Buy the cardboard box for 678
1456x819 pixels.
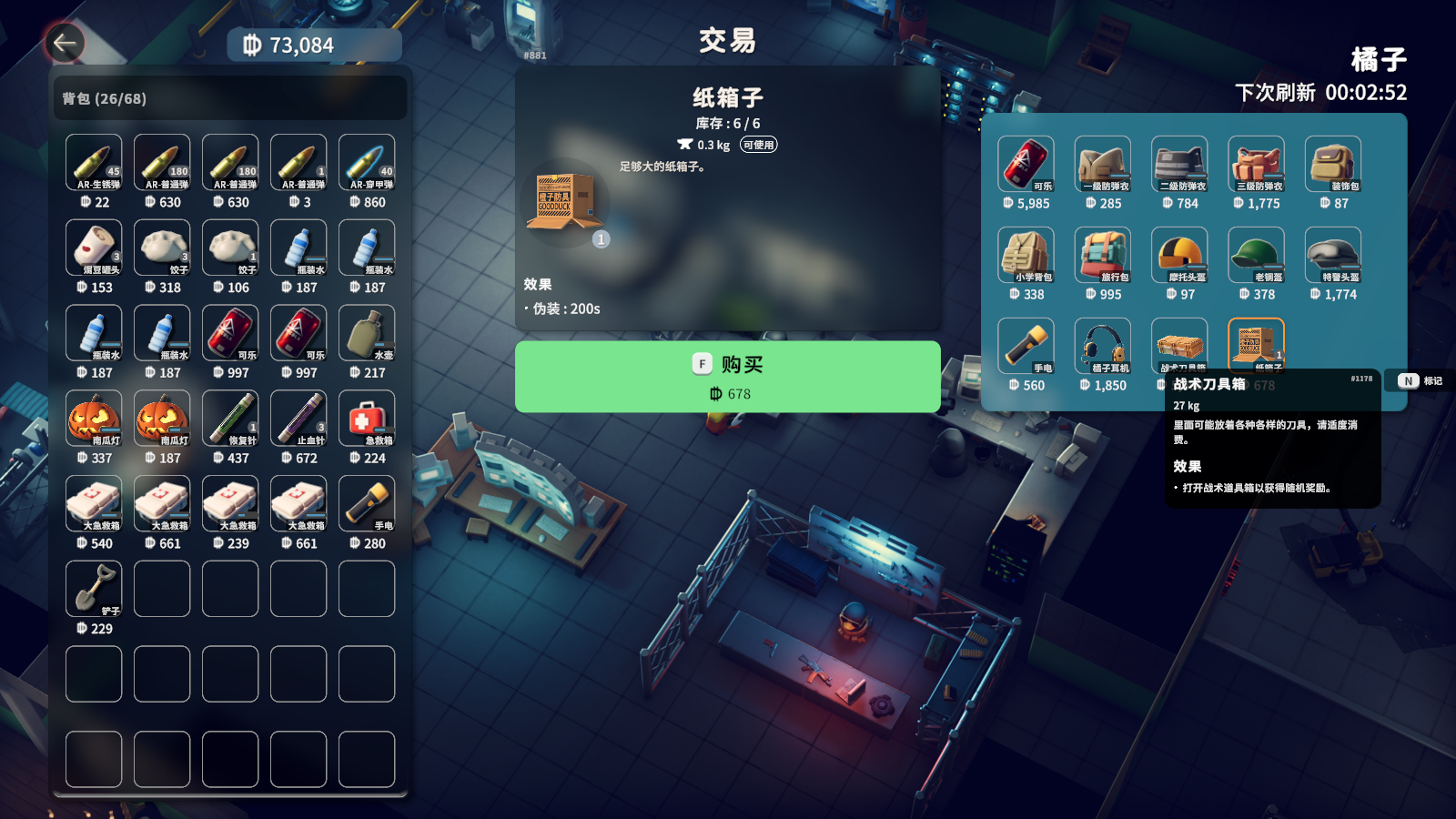(727, 377)
